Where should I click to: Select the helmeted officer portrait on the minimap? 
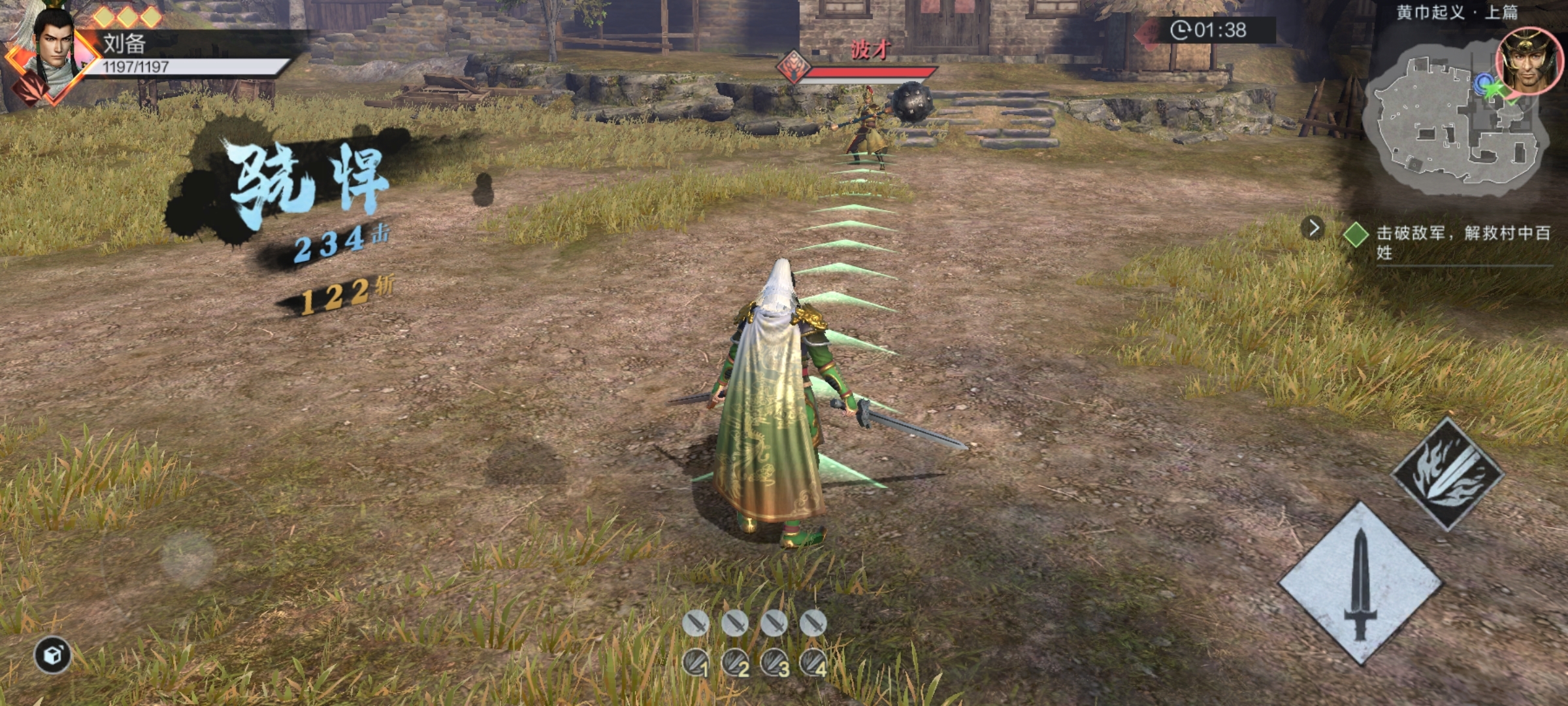click(x=1527, y=61)
